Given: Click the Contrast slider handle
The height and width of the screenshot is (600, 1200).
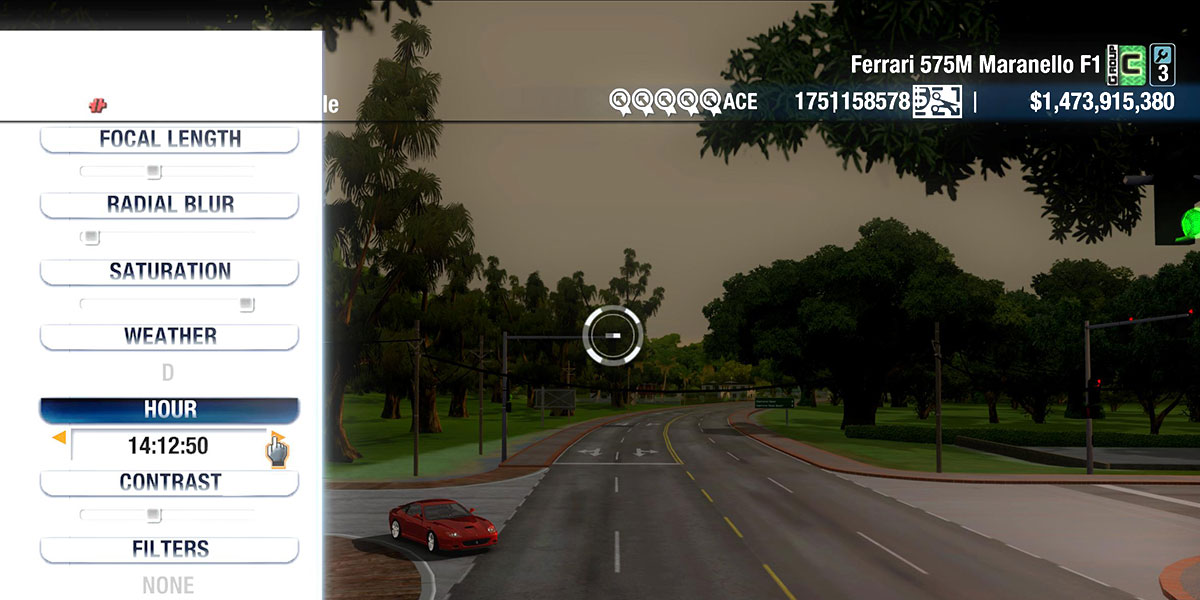Looking at the screenshot, I should point(153,515).
